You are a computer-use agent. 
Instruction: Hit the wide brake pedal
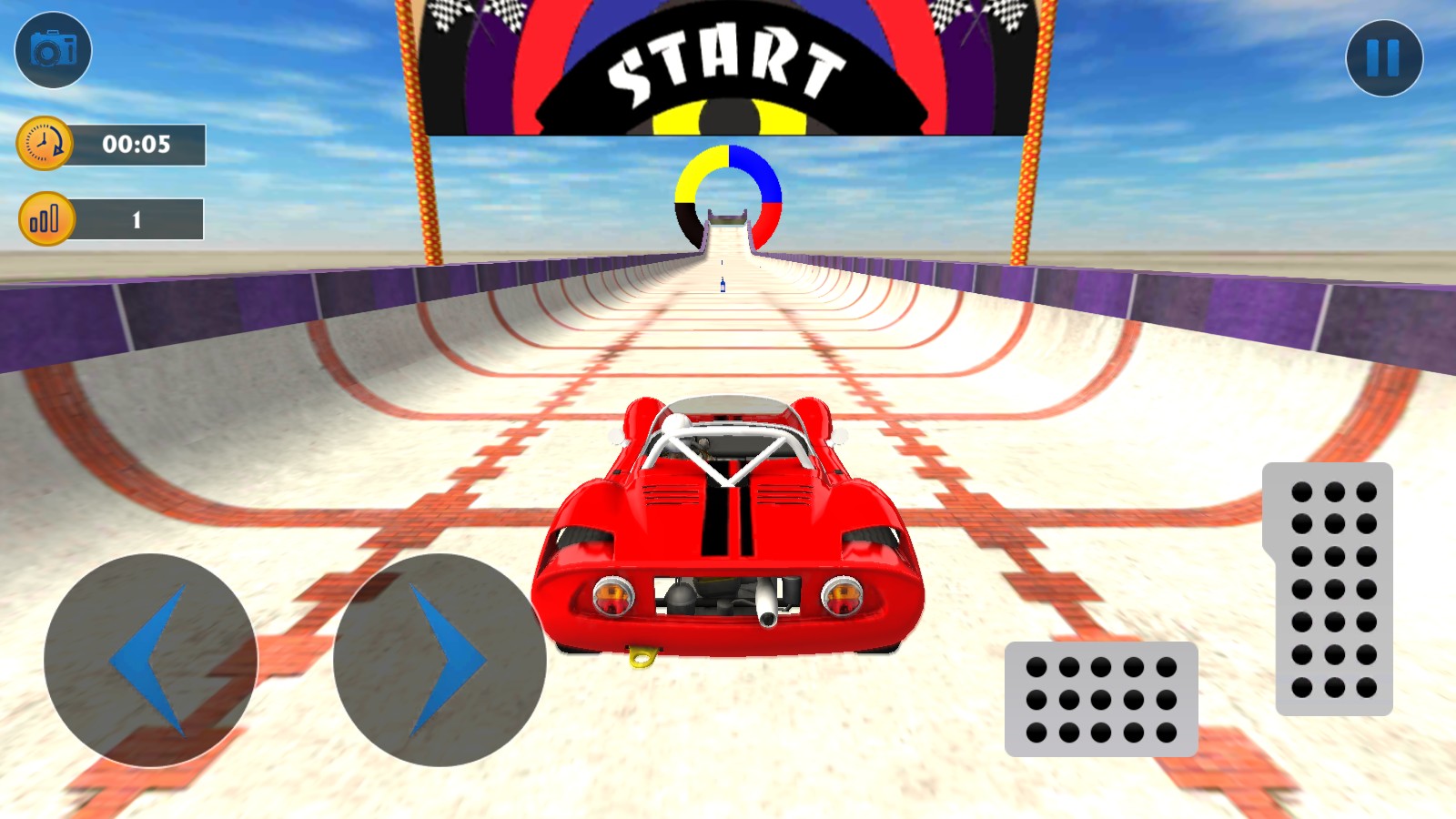1101,699
